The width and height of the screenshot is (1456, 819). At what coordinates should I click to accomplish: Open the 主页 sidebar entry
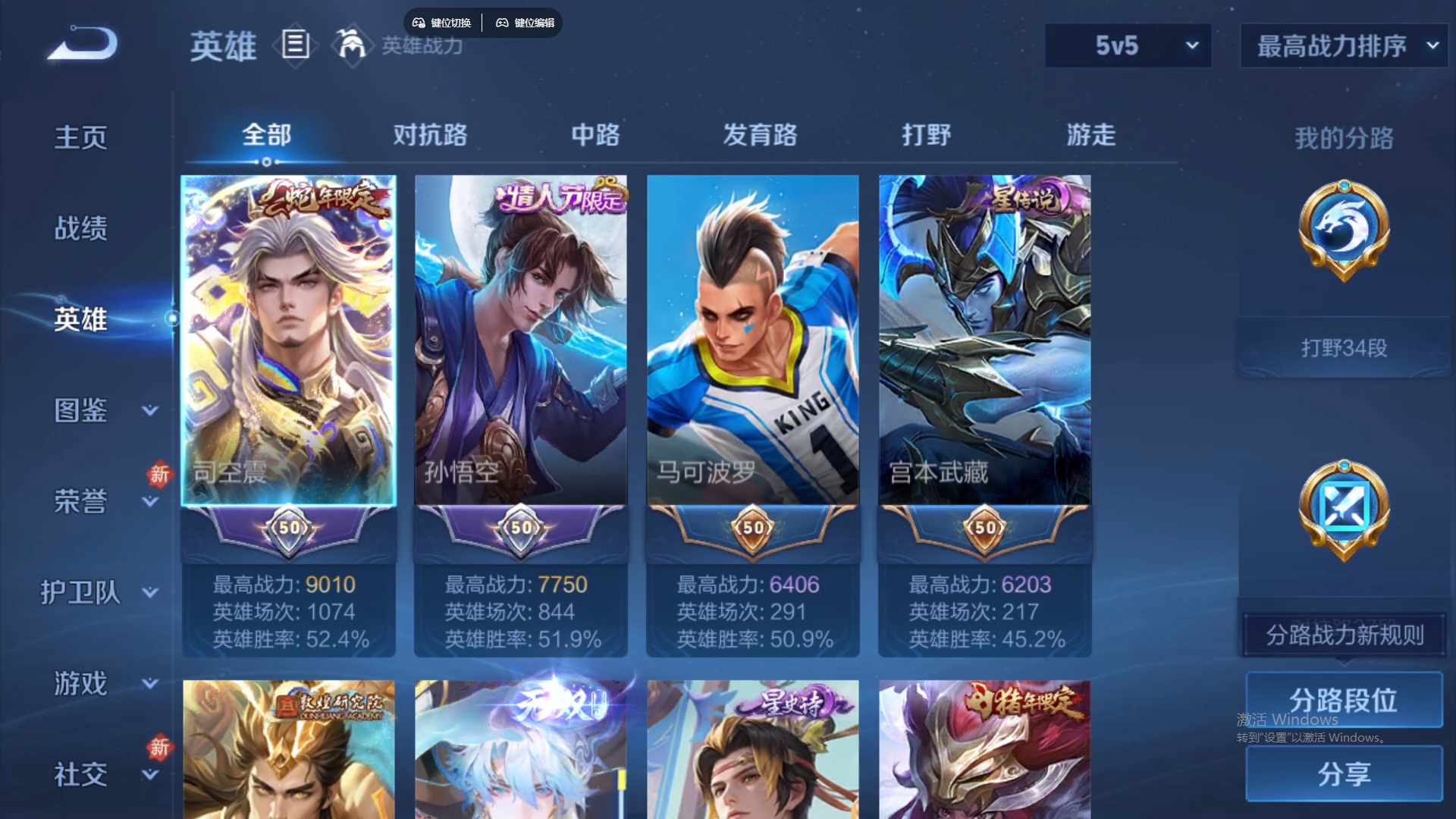(81, 136)
